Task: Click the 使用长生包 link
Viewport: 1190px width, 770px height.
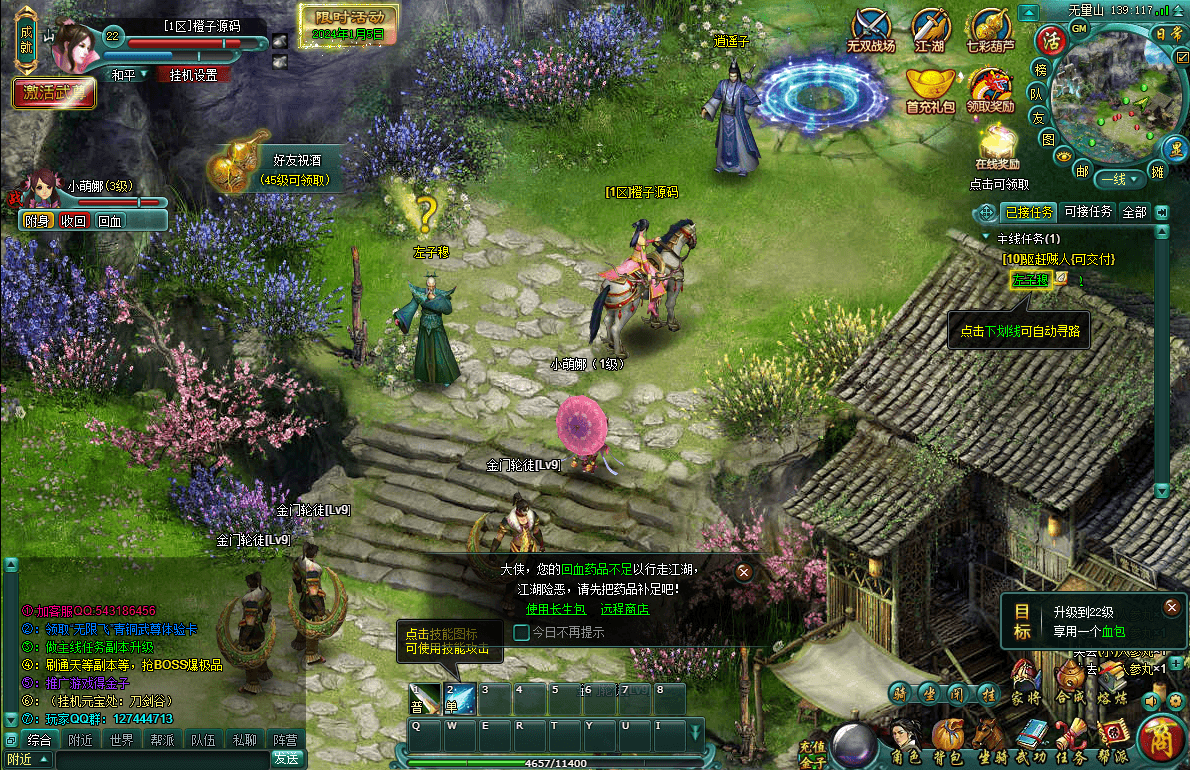Action: 551,608
